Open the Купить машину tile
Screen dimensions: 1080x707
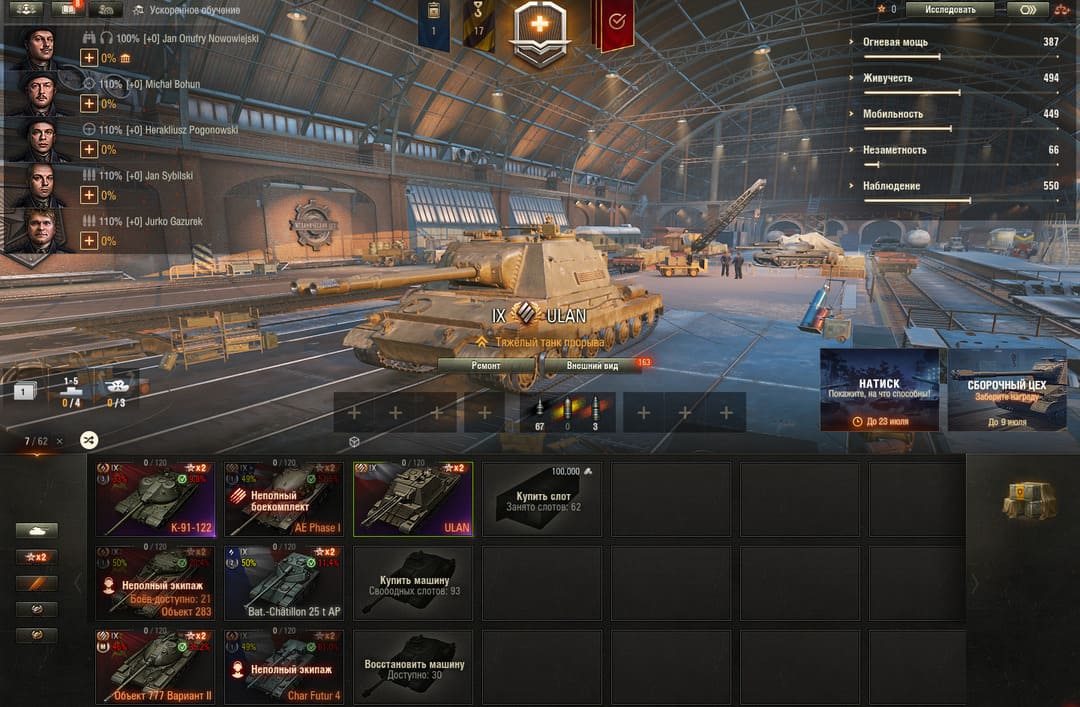tap(412, 582)
